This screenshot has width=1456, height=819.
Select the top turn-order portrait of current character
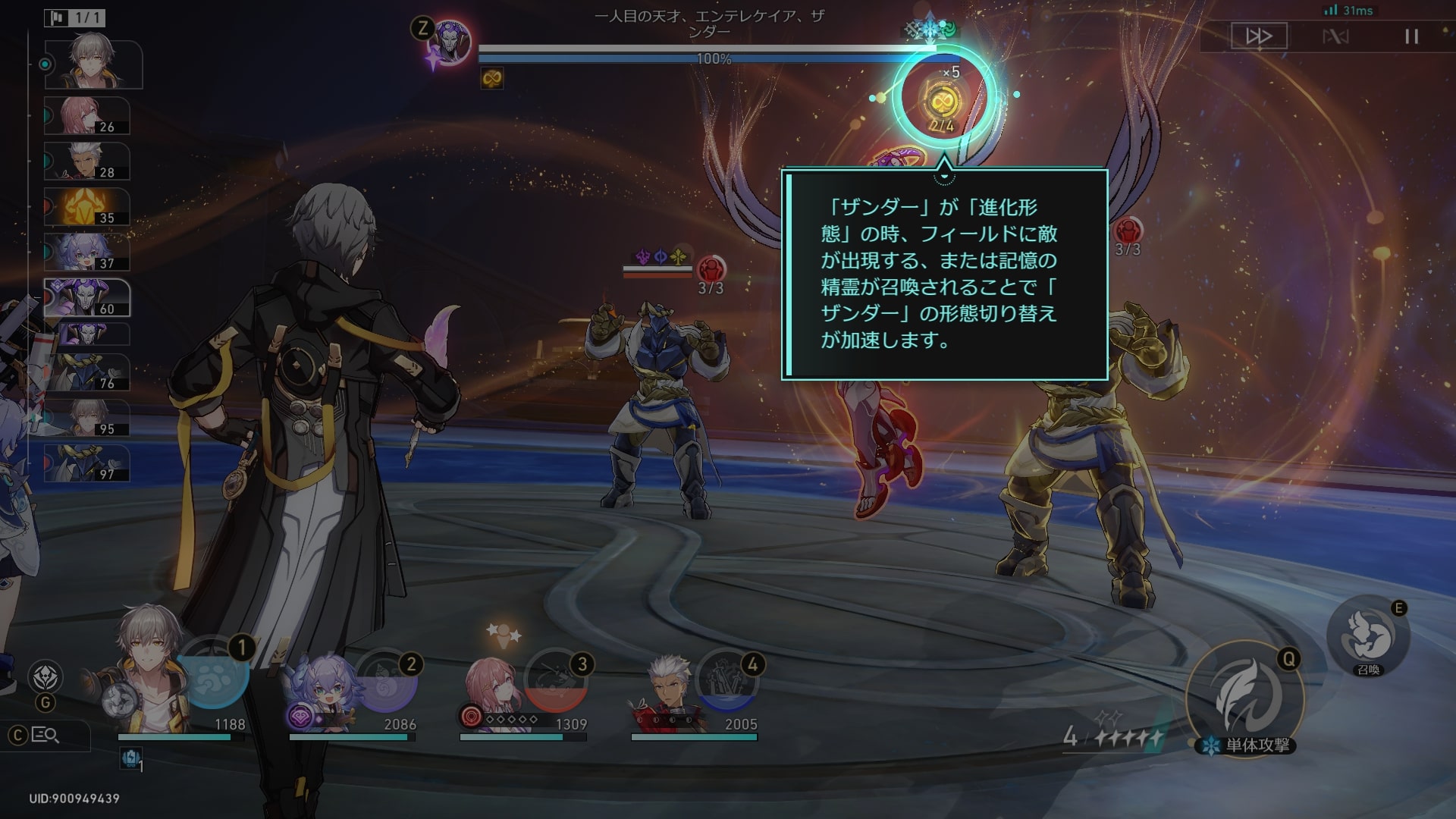[93, 64]
